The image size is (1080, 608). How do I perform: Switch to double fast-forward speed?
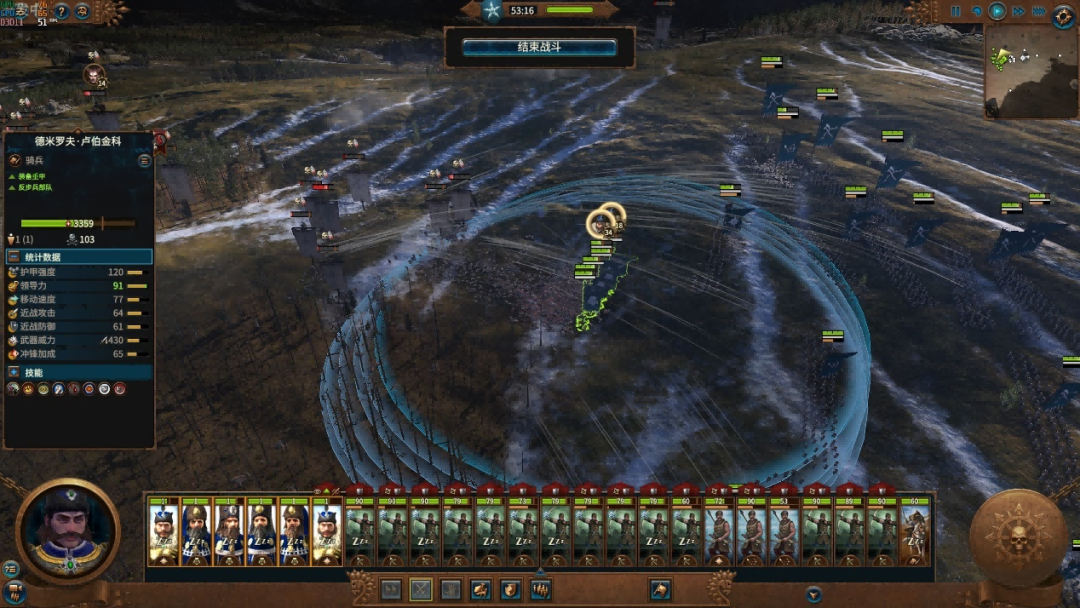click(x=1018, y=12)
